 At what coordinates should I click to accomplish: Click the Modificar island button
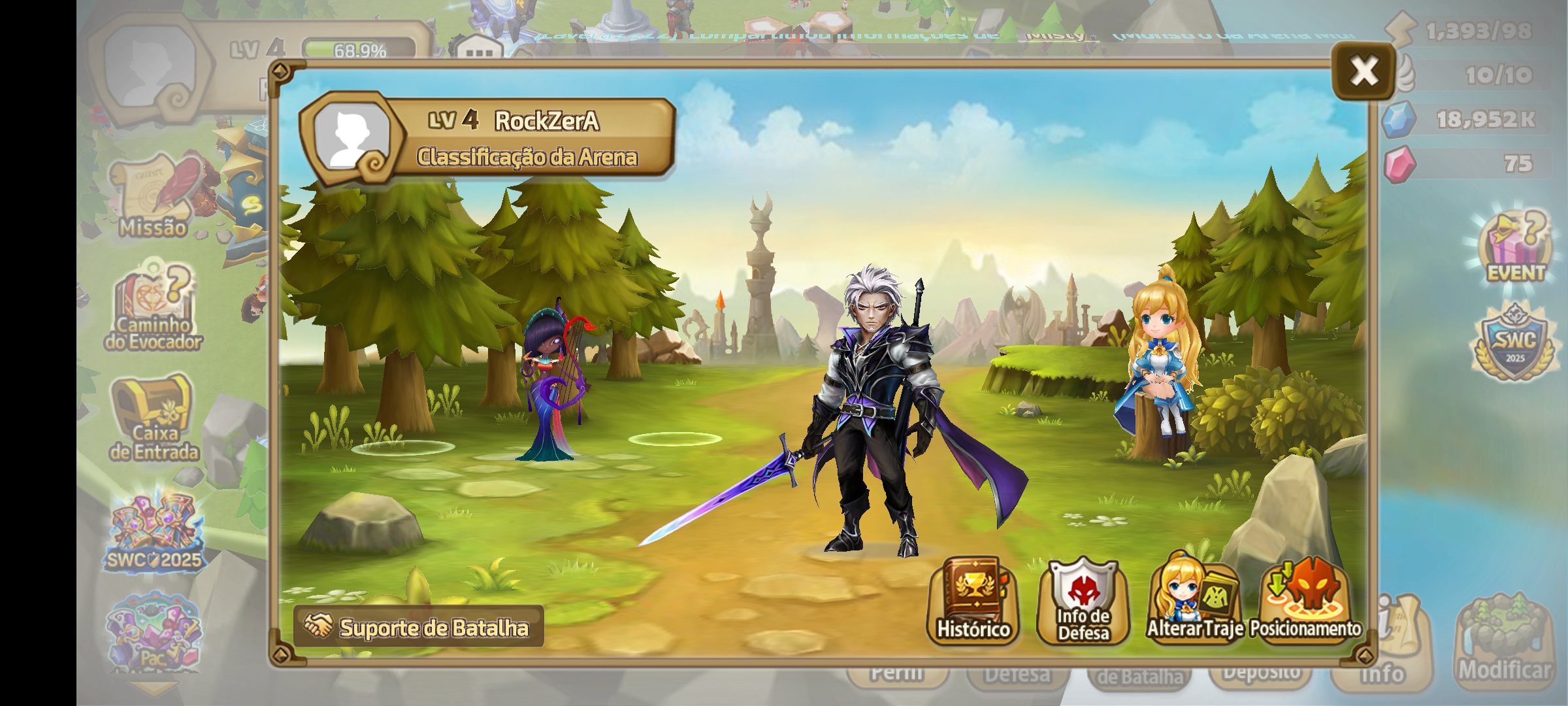(1504, 641)
